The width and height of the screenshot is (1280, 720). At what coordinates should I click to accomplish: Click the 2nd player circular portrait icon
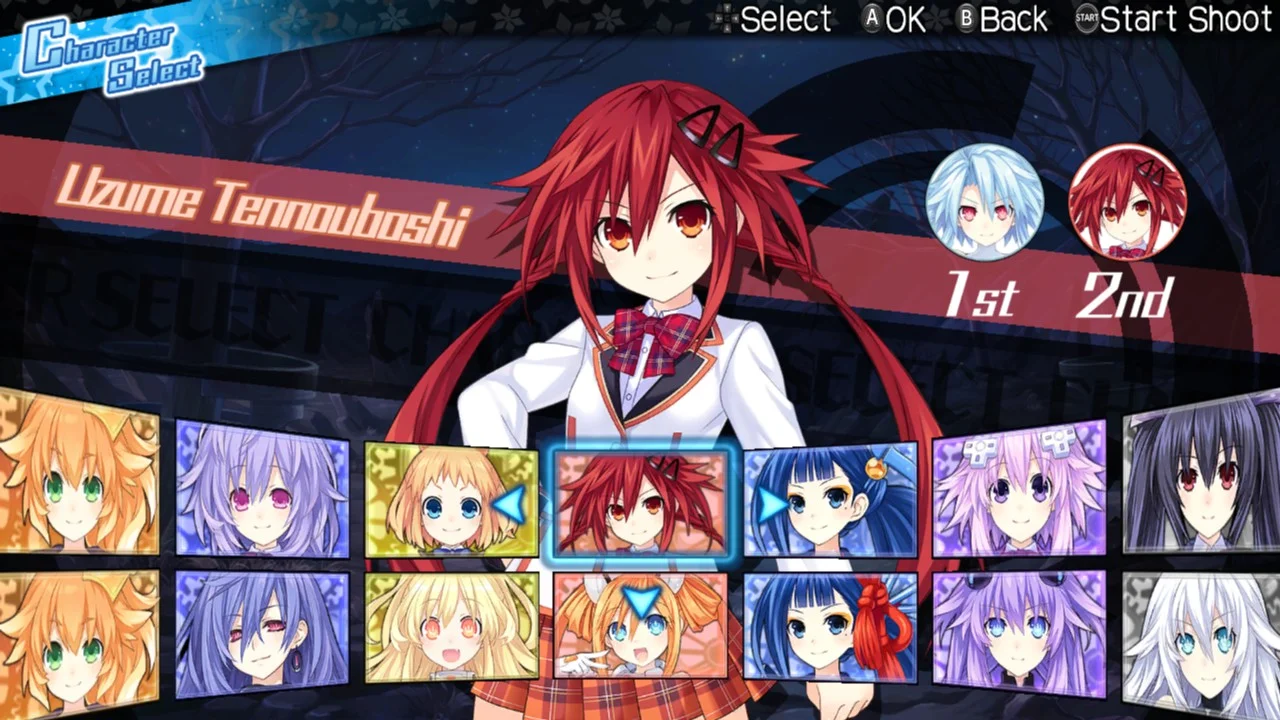(x=1130, y=202)
